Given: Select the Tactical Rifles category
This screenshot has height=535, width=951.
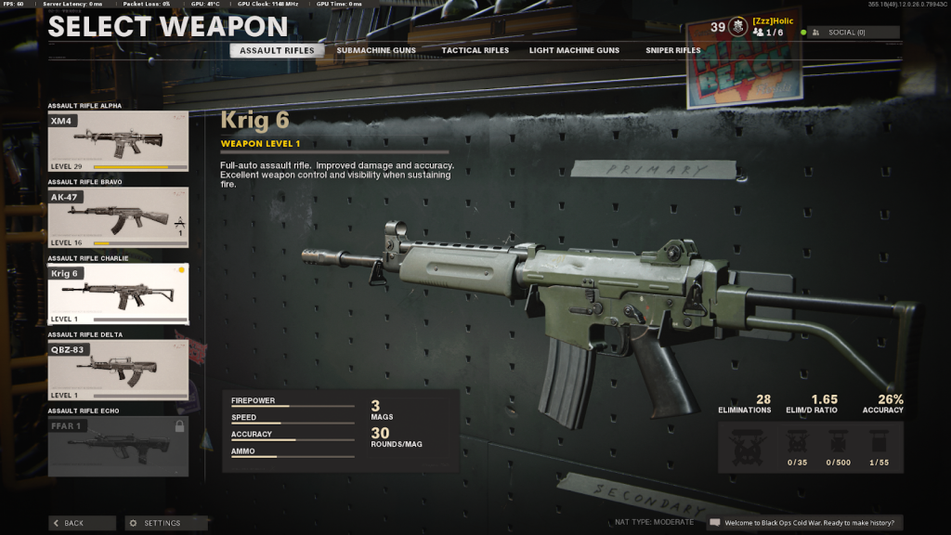Looking at the screenshot, I should click(x=475, y=50).
